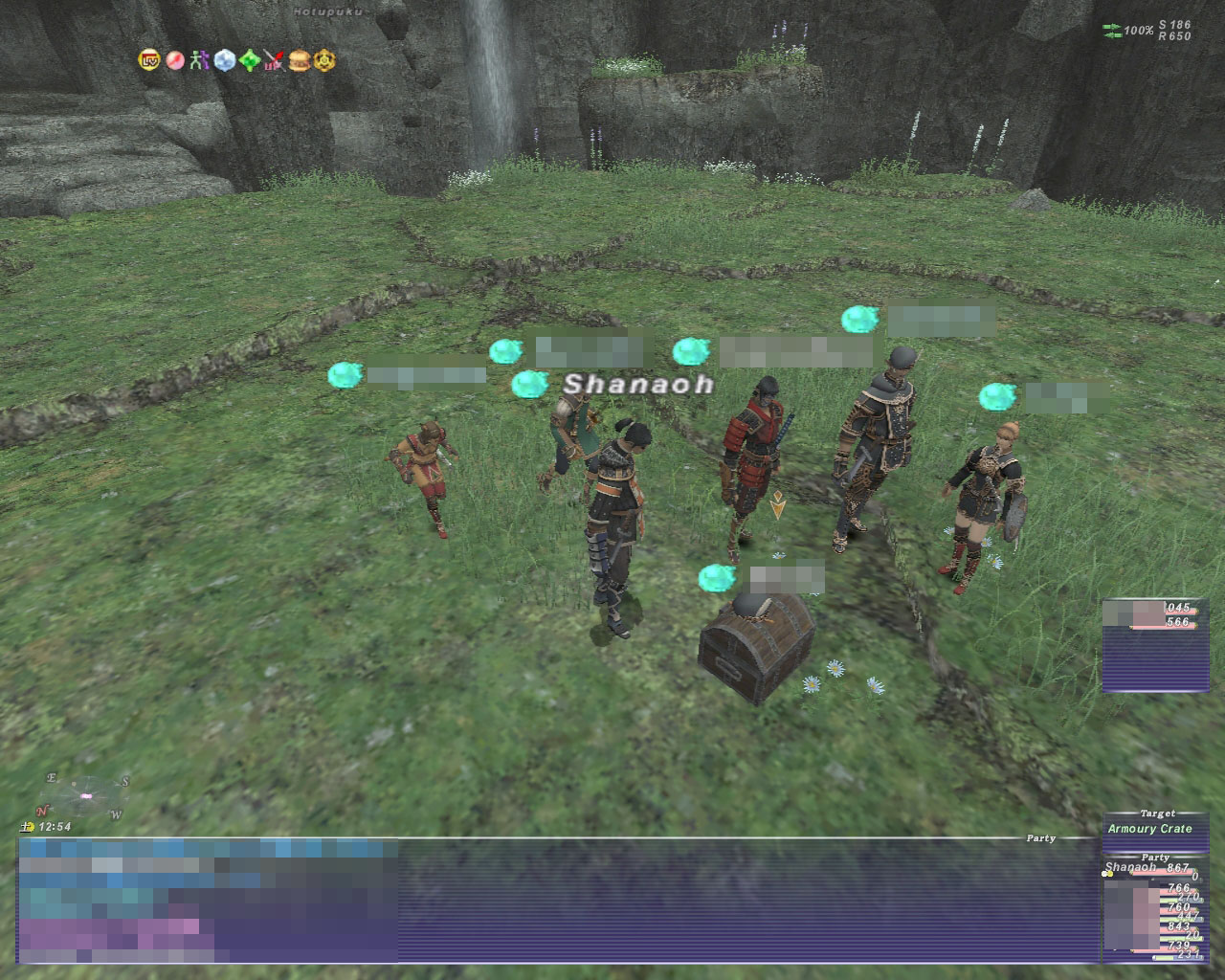Click the green diamond buff icon

pyautogui.click(x=250, y=60)
